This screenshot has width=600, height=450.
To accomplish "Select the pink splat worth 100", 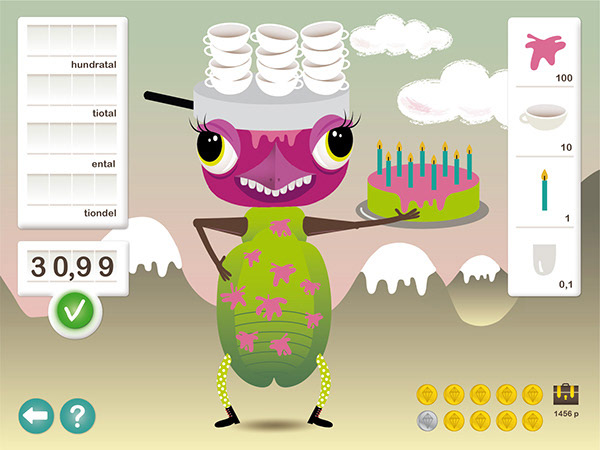I will click(x=545, y=53).
